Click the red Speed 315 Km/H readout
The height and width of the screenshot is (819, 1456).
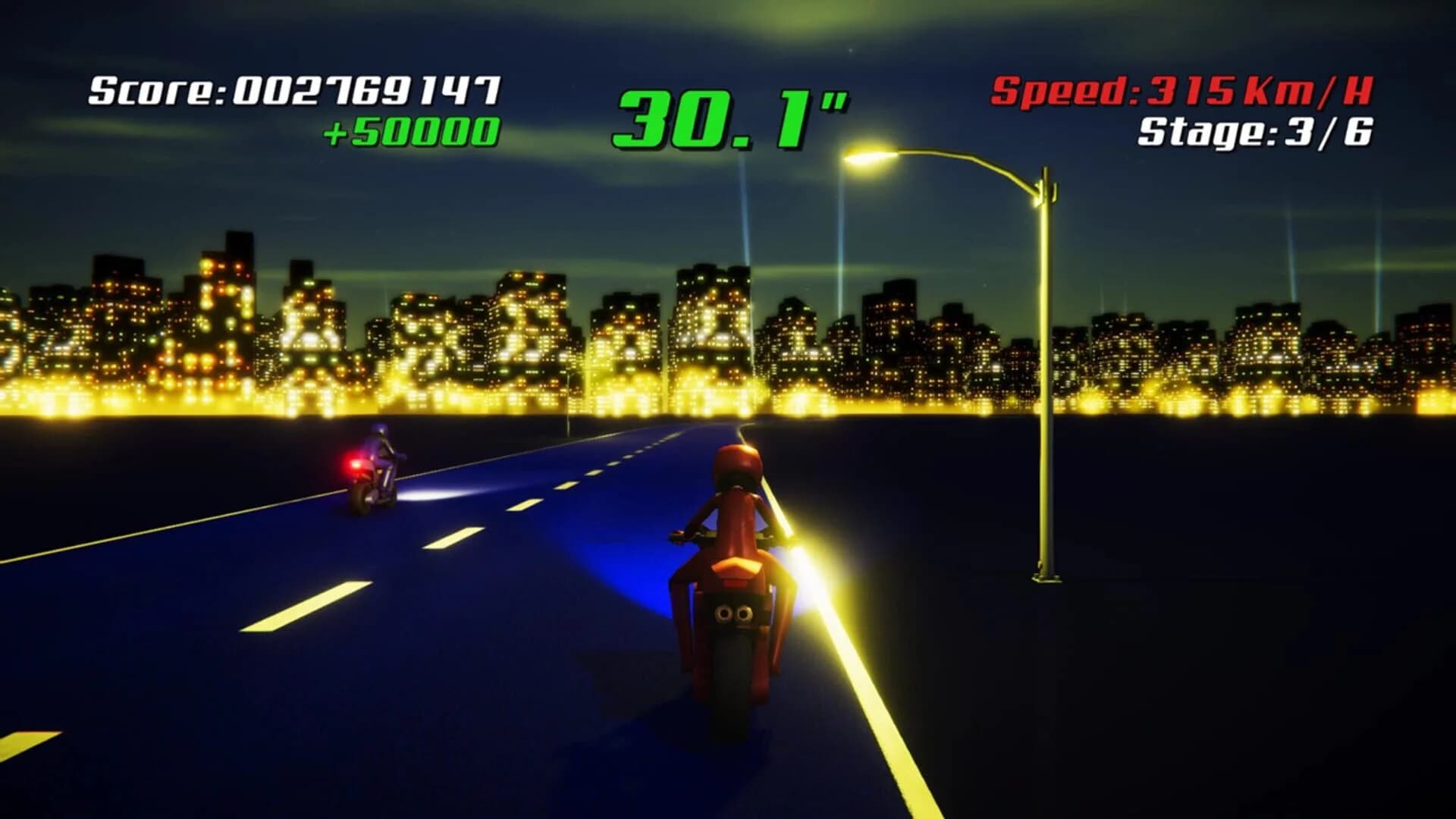[1183, 89]
